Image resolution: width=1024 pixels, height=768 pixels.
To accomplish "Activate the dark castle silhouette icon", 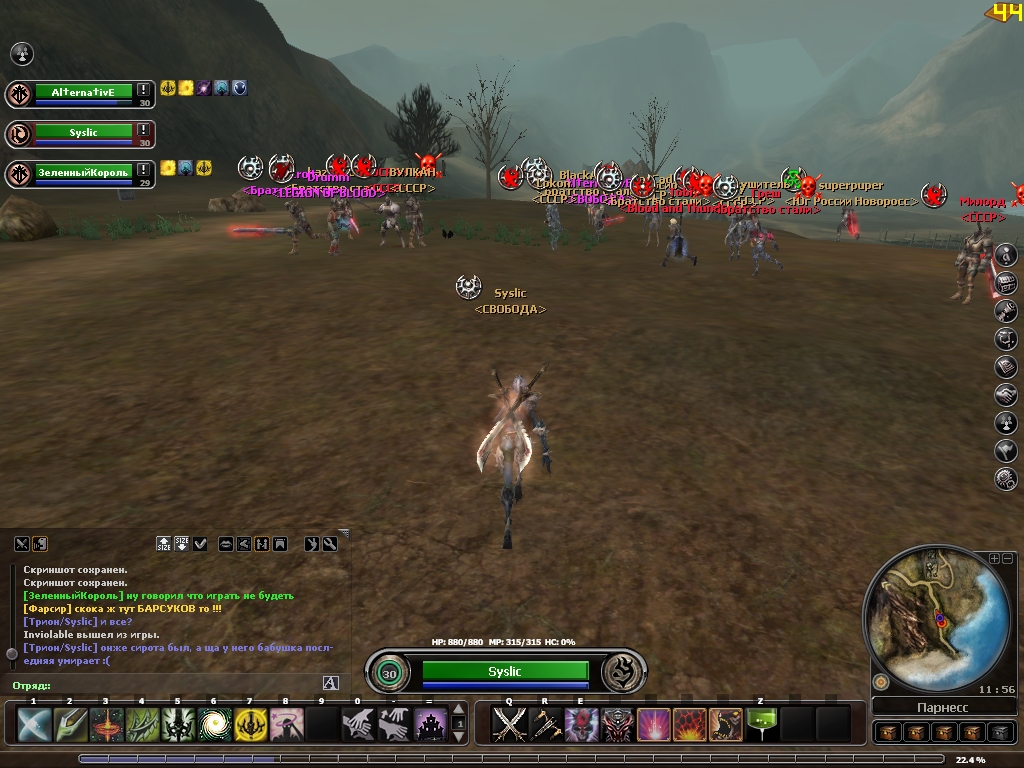I will (431, 724).
